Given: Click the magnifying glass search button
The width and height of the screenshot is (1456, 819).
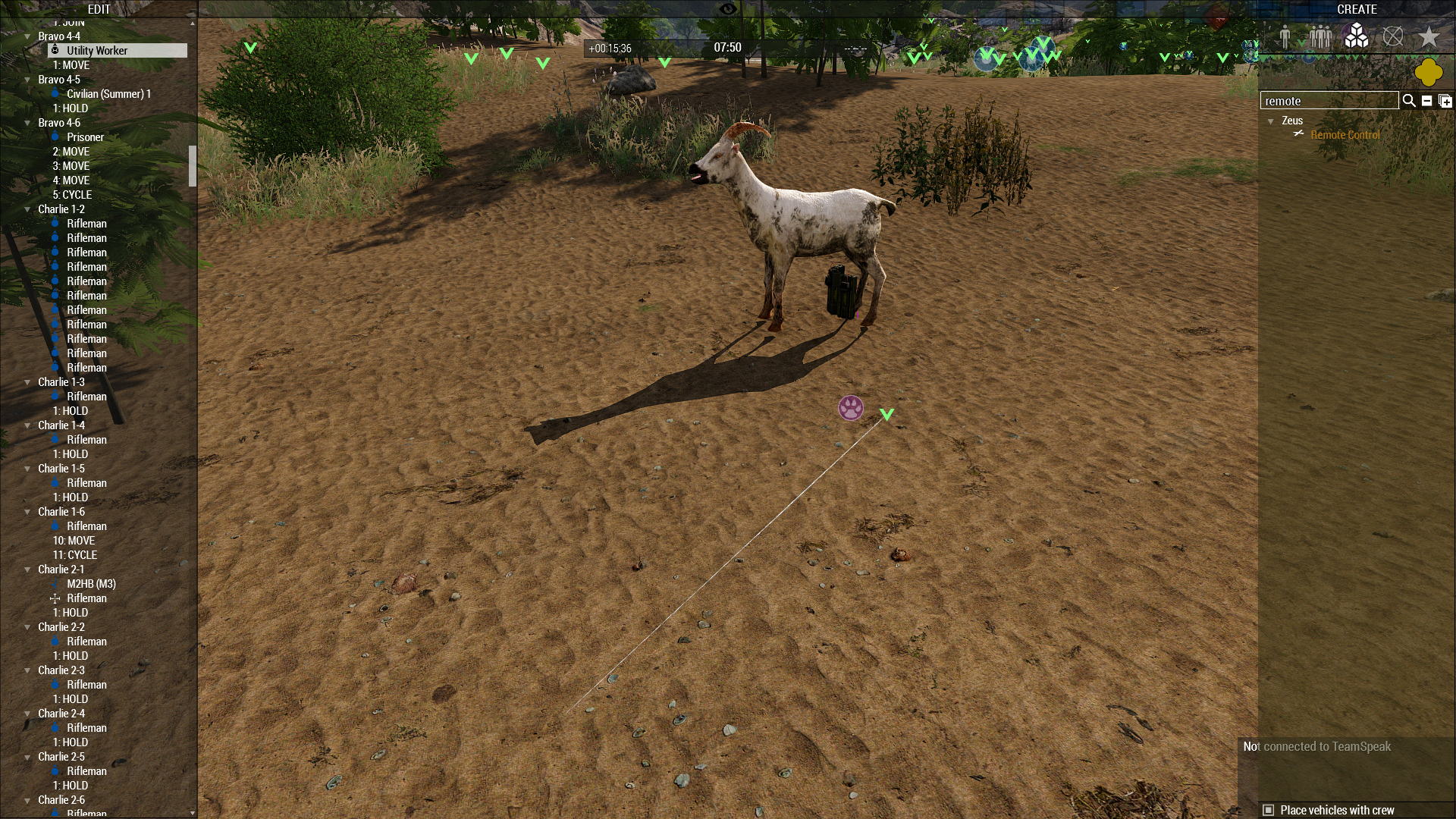Looking at the screenshot, I should pyautogui.click(x=1409, y=101).
